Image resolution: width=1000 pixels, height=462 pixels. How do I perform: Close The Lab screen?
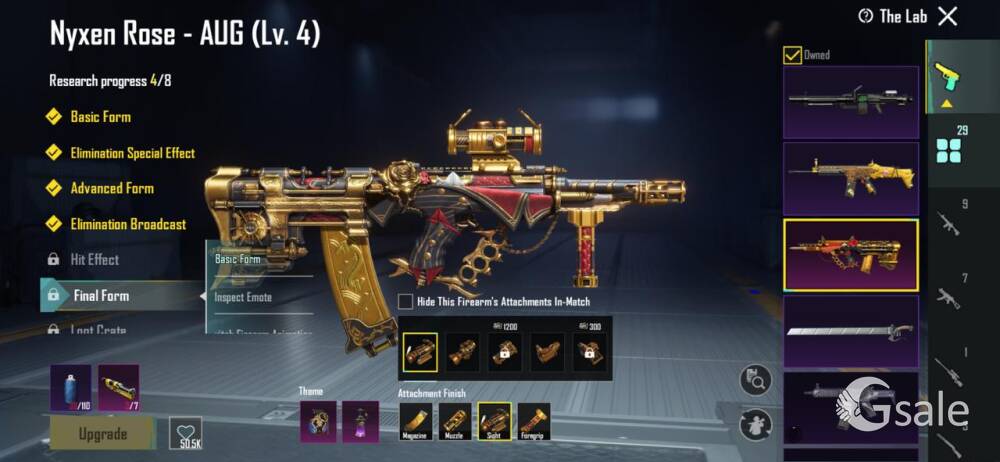(x=947, y=16)
